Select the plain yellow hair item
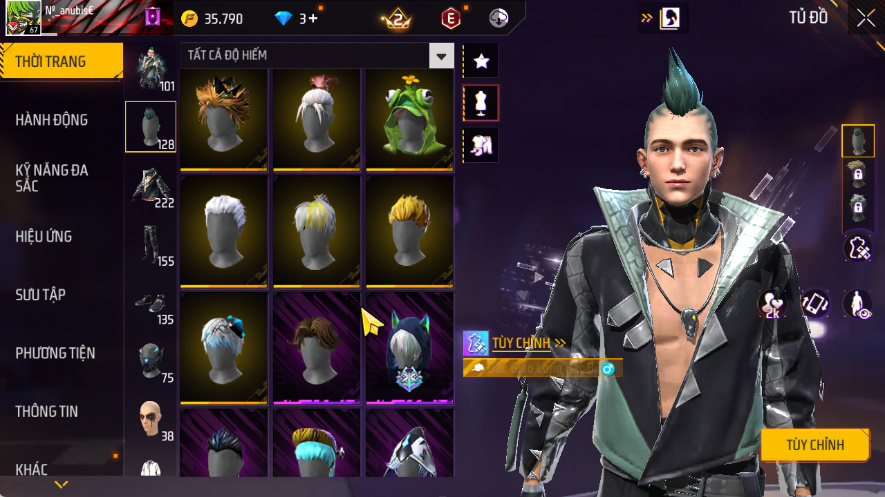The image size is (885, 497). coord(409,232)
